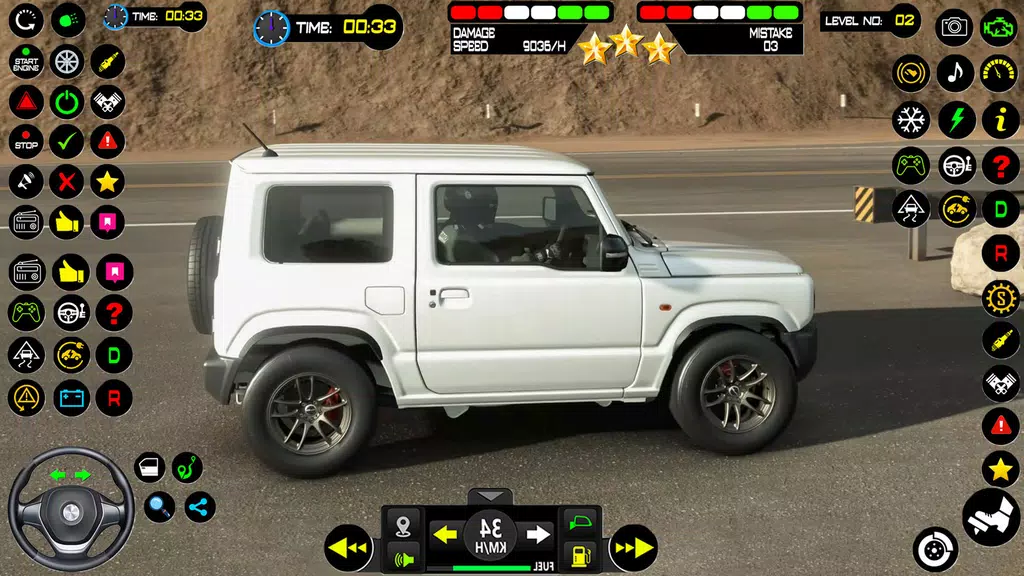1024x576 pixels.
Task: Tap the green lightning bolt icon
Action: click(x=956, y=120)
